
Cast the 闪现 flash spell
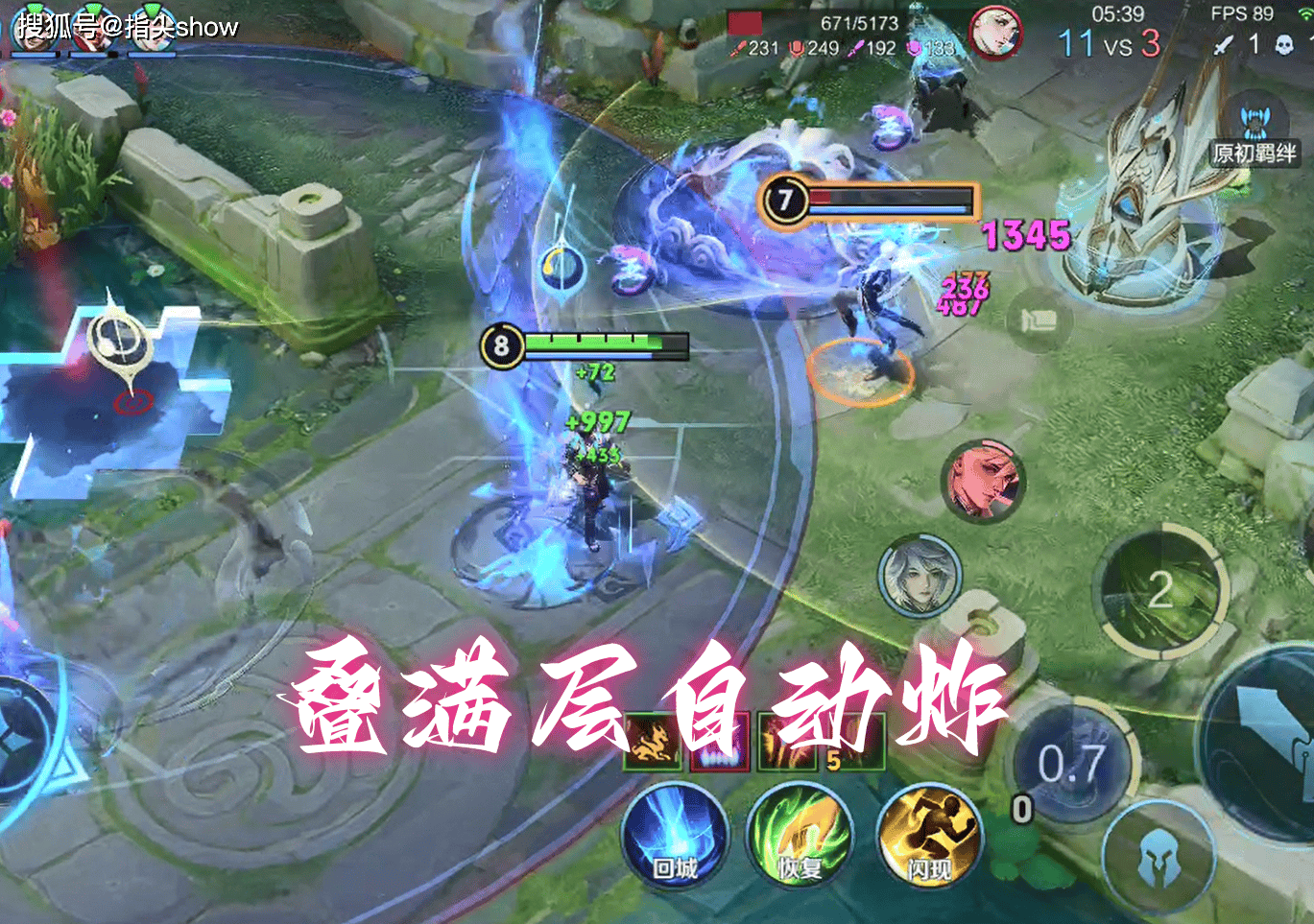pyautogui.click(x=929, y=836)
